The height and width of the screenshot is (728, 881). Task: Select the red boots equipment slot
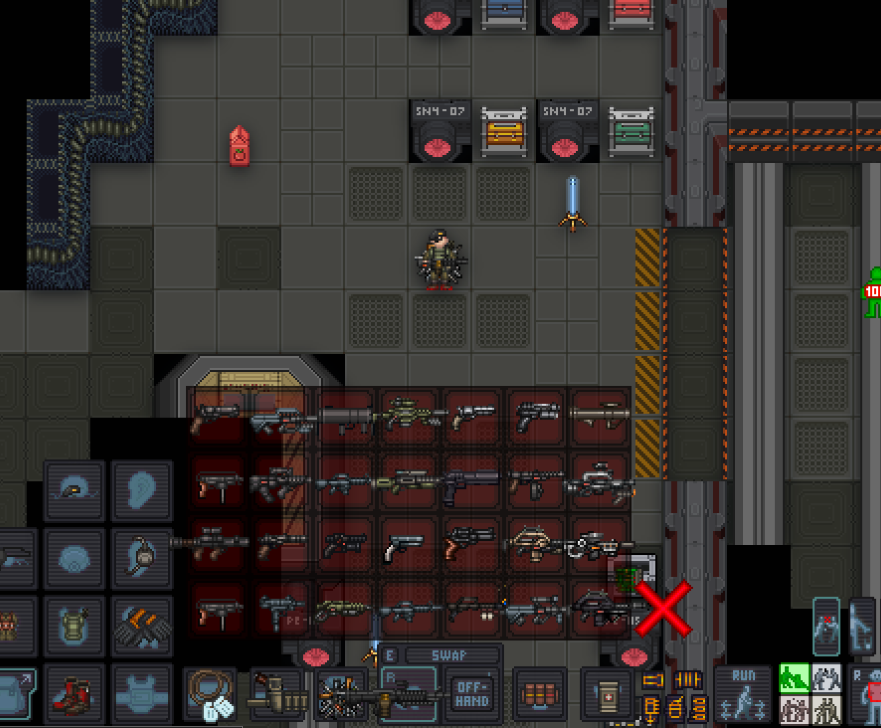click(x=74, y=692)
